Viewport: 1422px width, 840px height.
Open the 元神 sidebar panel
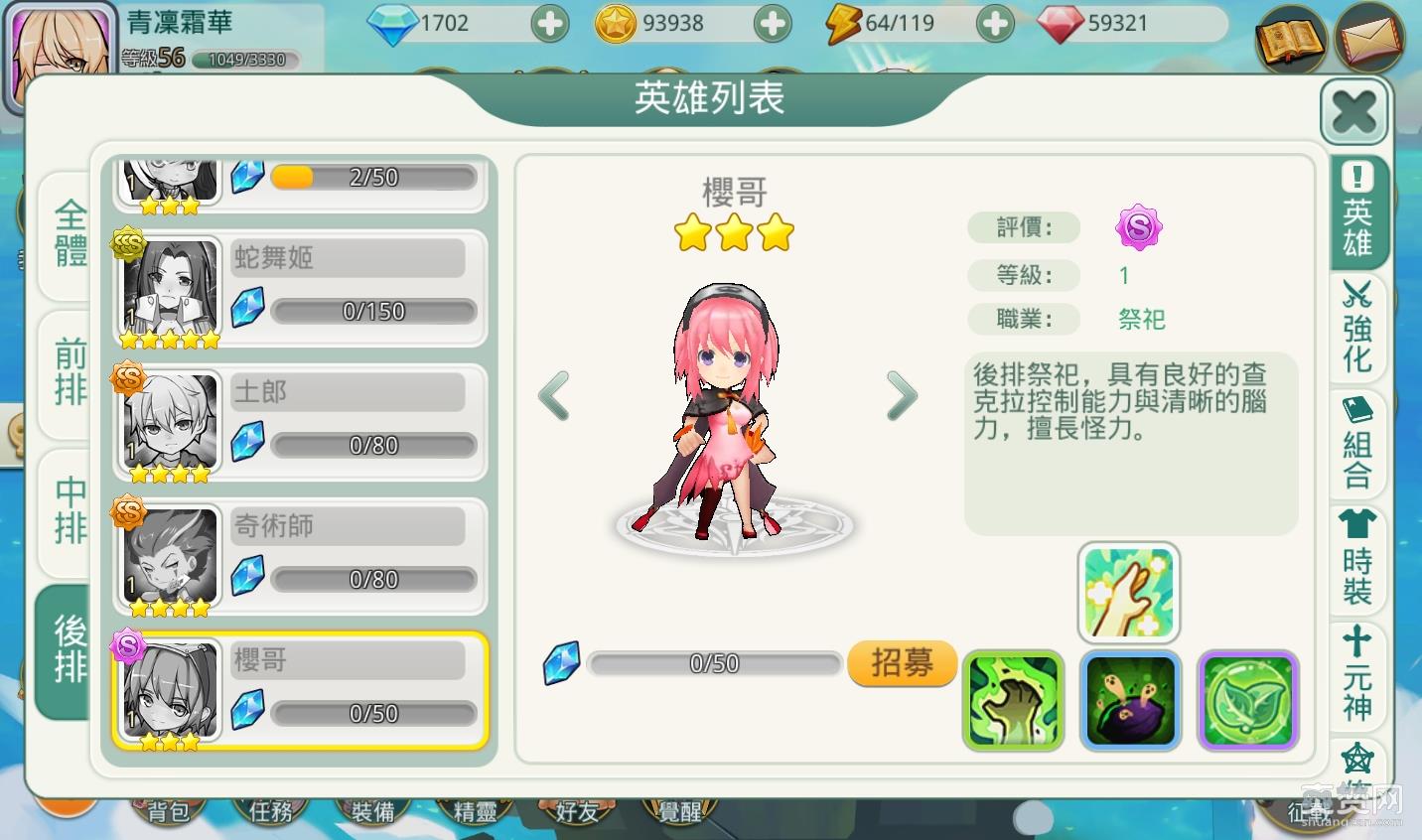pyautogui.click(x=1356, y=675)
